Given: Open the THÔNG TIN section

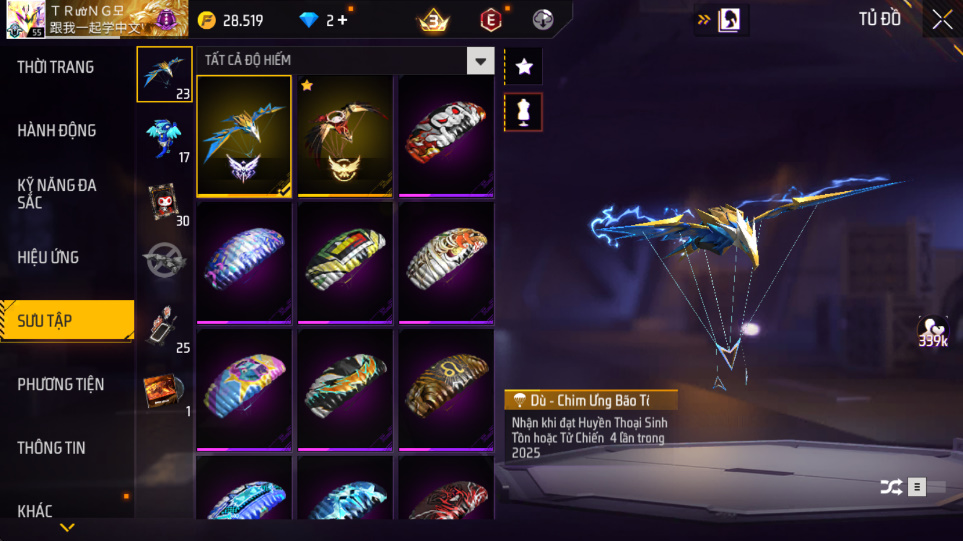Looking at the screenshot, I should point(51,448).
